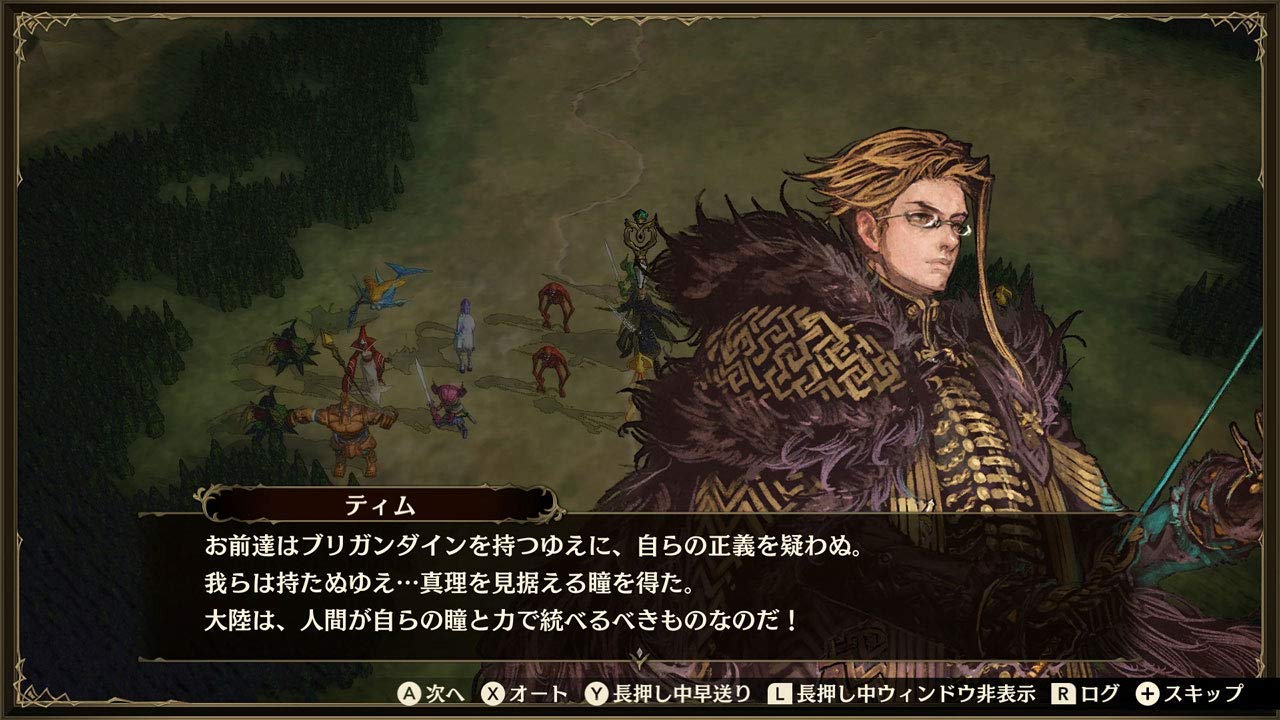Image resolution: width=1280 pixels, height=720 pixels.
Task: Click the L button prompt icon
Action: click(779, 692)
